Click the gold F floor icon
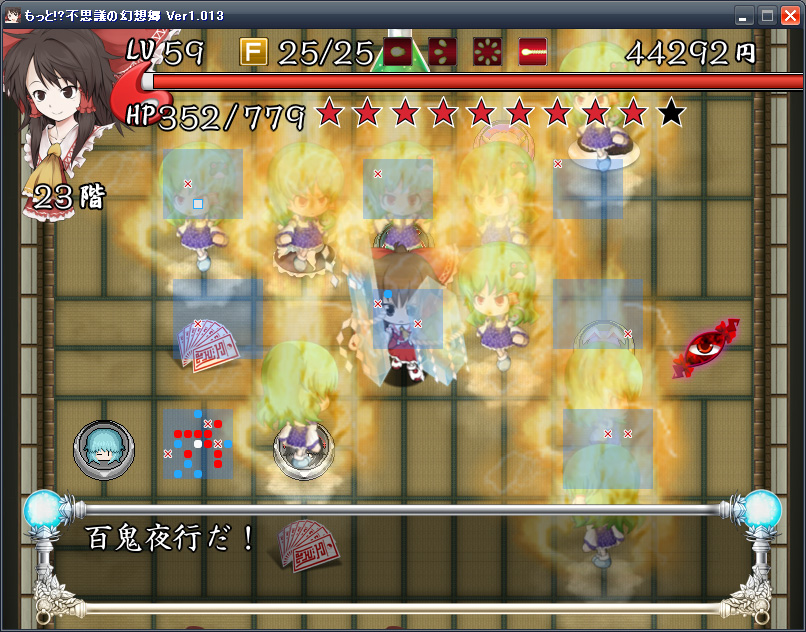Image resolution: width=806 pixels, height=632 pixels. (254, 51)
